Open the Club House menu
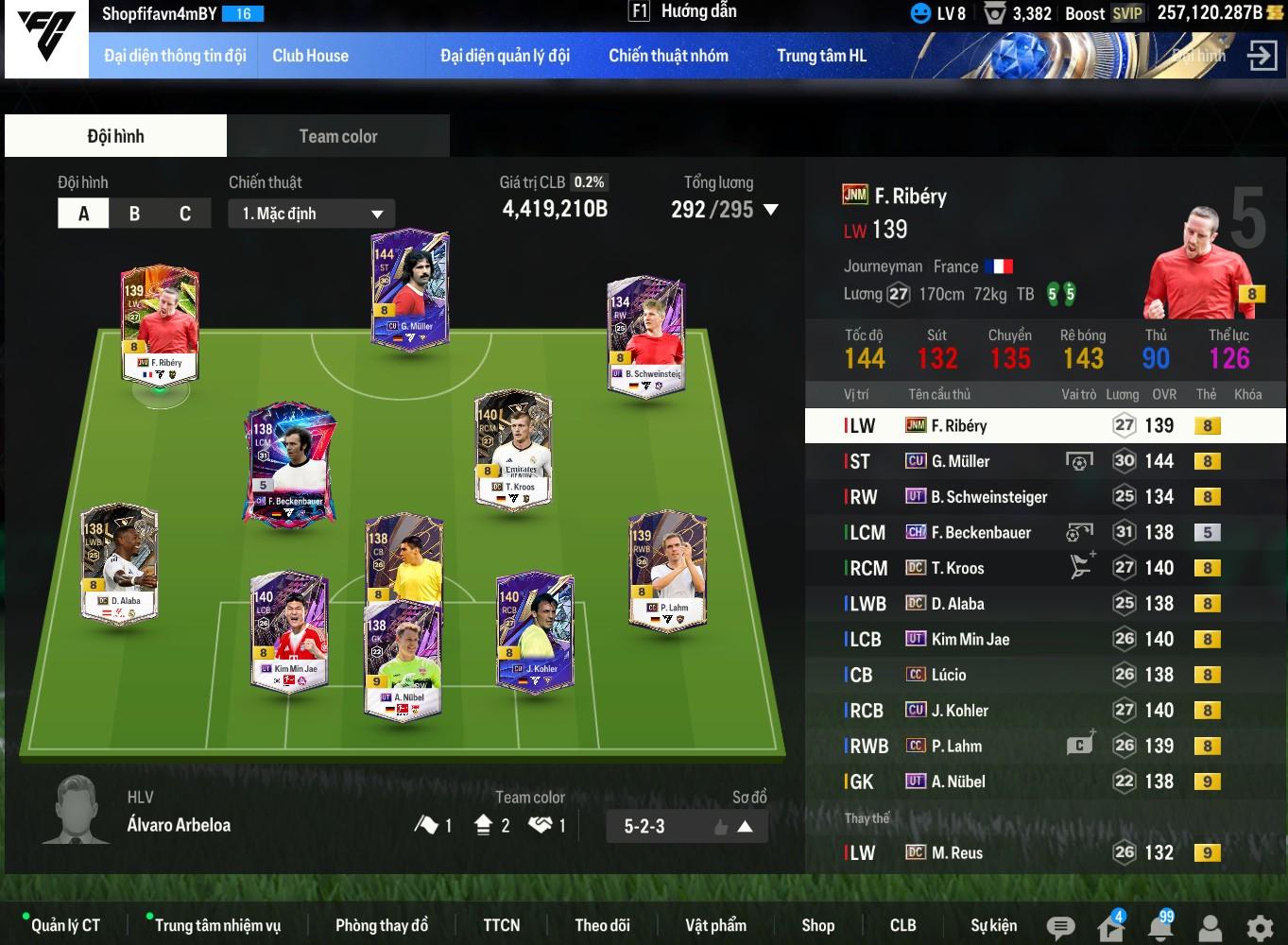 (x=310, y=56)
